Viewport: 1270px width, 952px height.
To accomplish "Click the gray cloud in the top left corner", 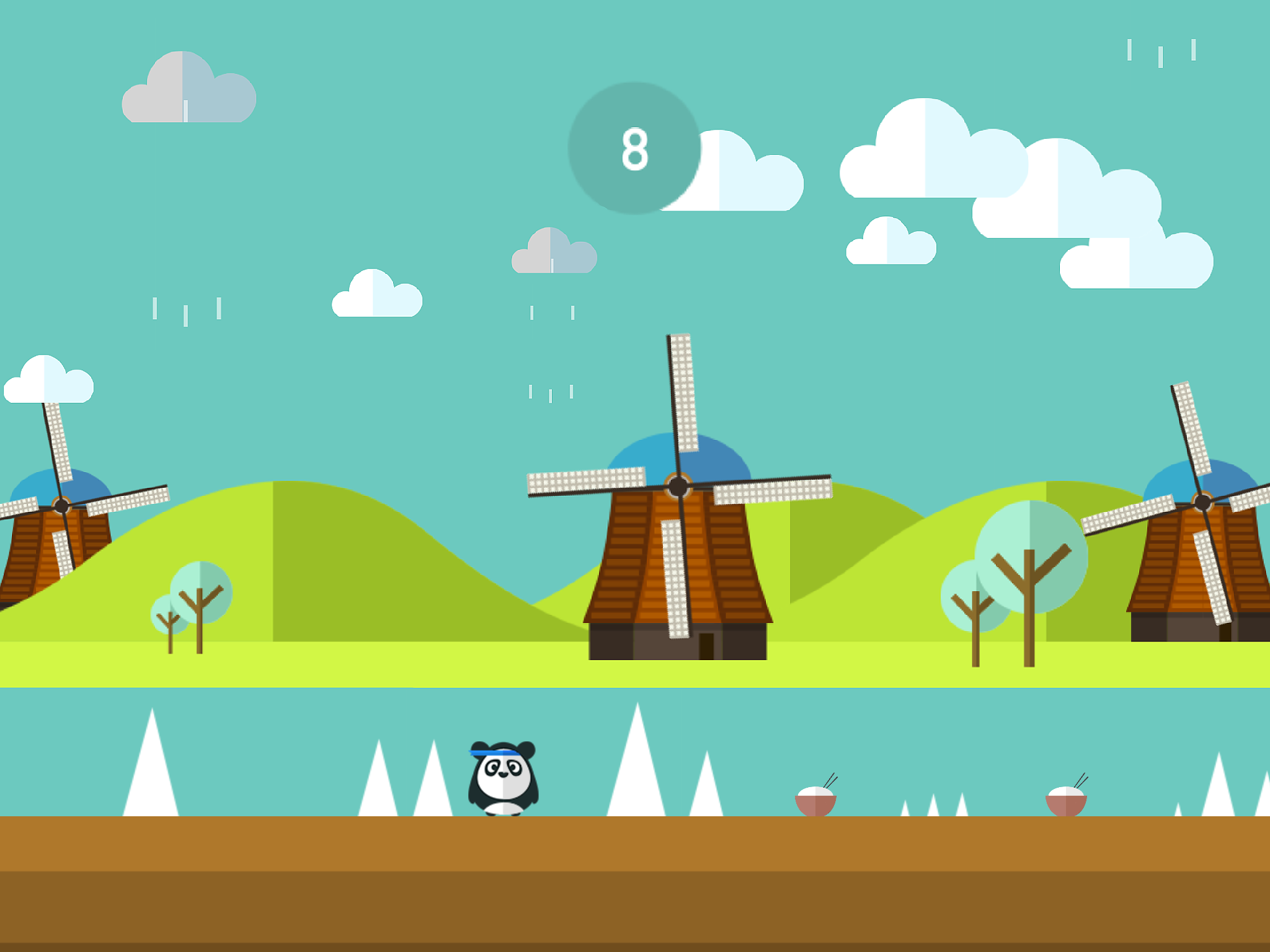I will point(186,87).
